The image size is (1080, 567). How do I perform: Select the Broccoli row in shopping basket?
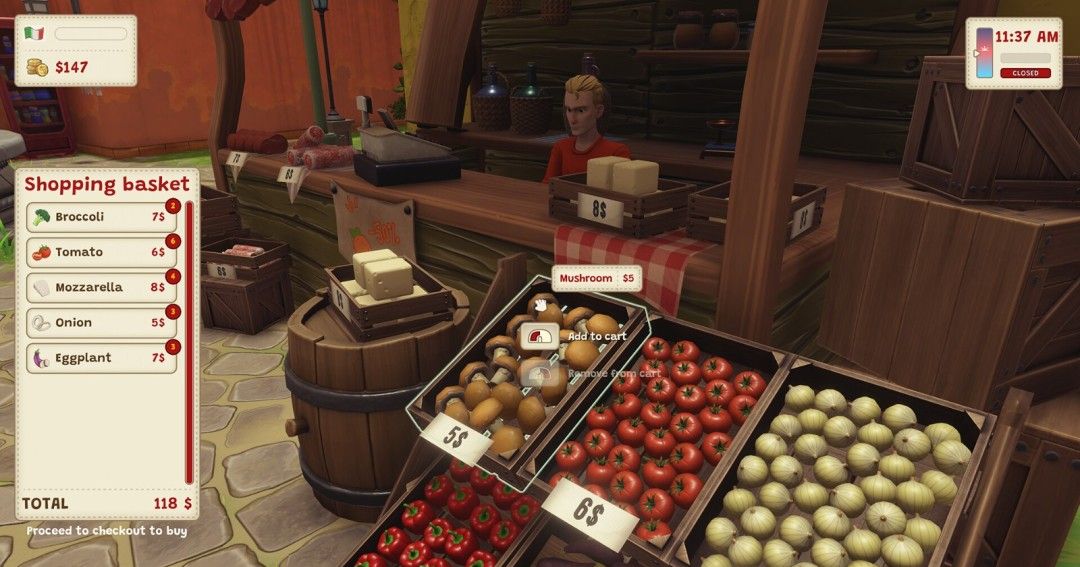100,217
